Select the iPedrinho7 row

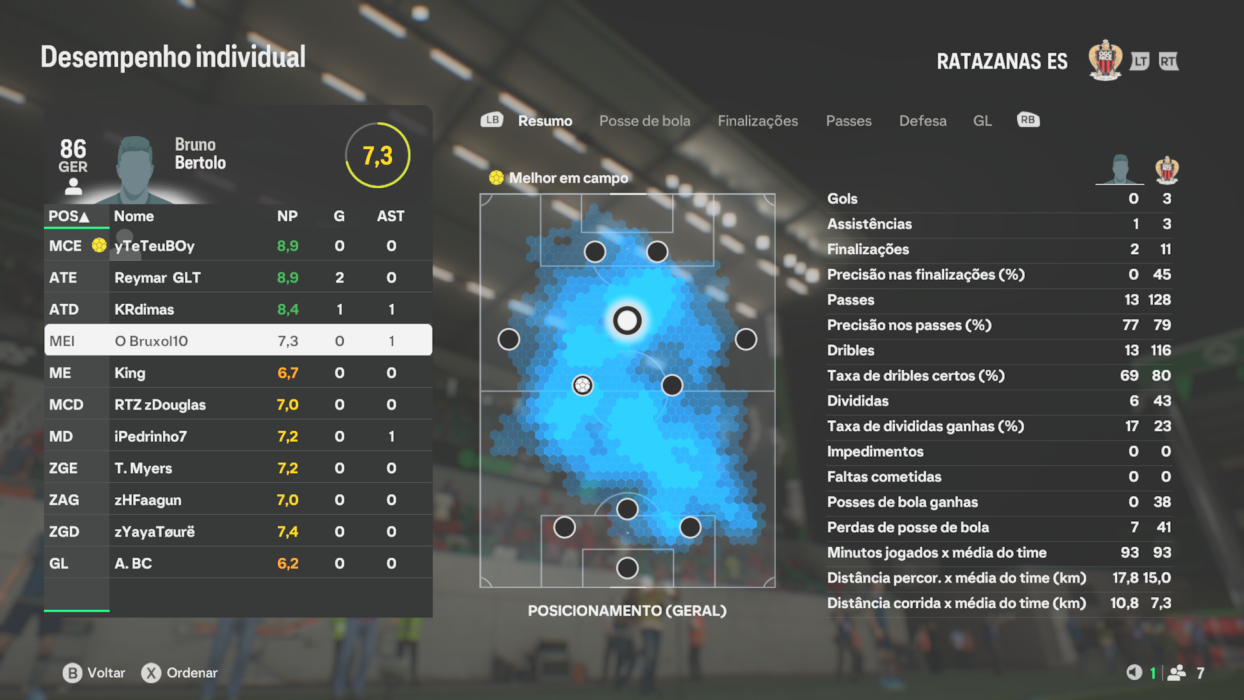238,437
